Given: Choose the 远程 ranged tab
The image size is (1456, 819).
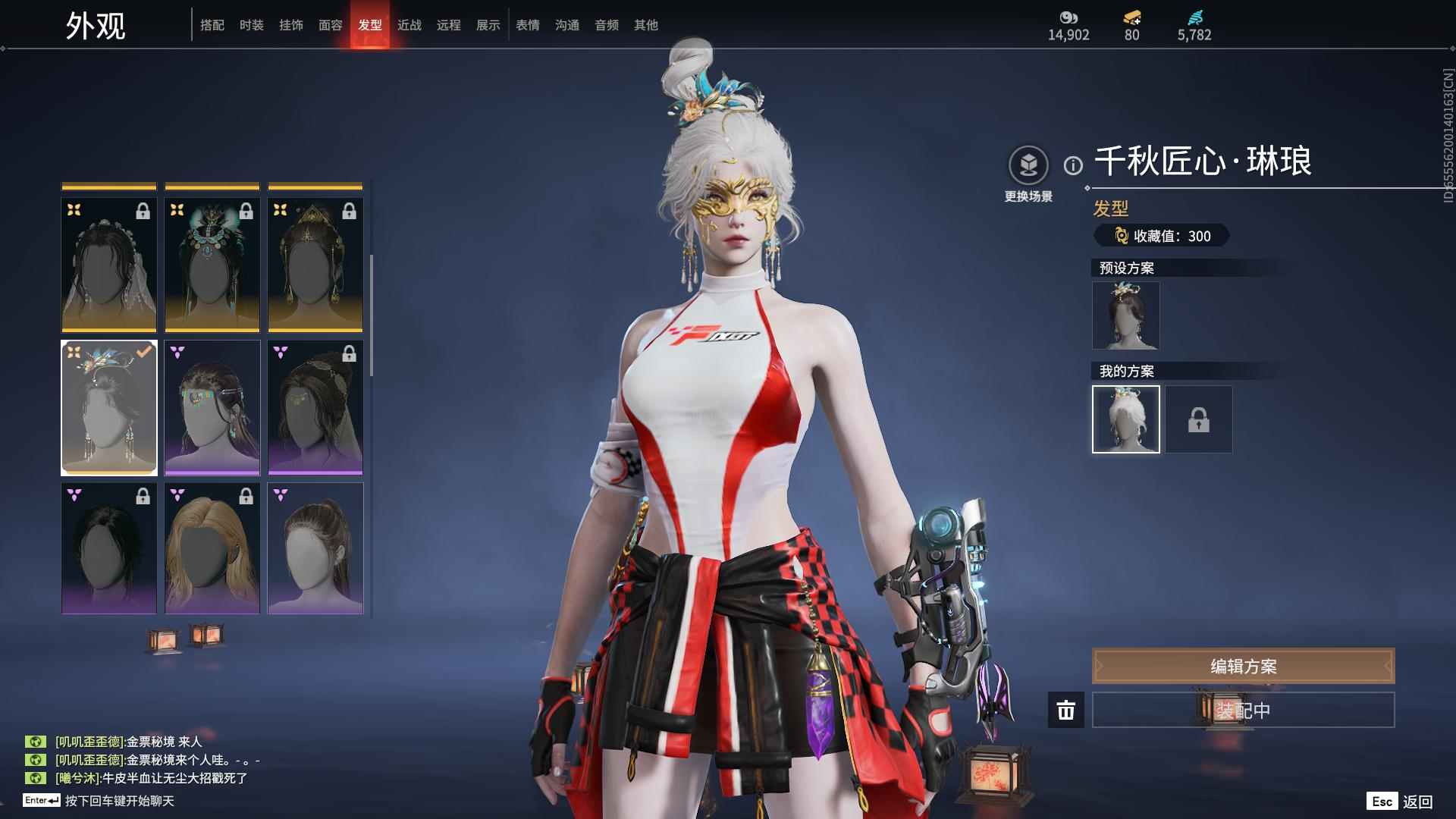Looking at the screenshot, I should [449, 25].
